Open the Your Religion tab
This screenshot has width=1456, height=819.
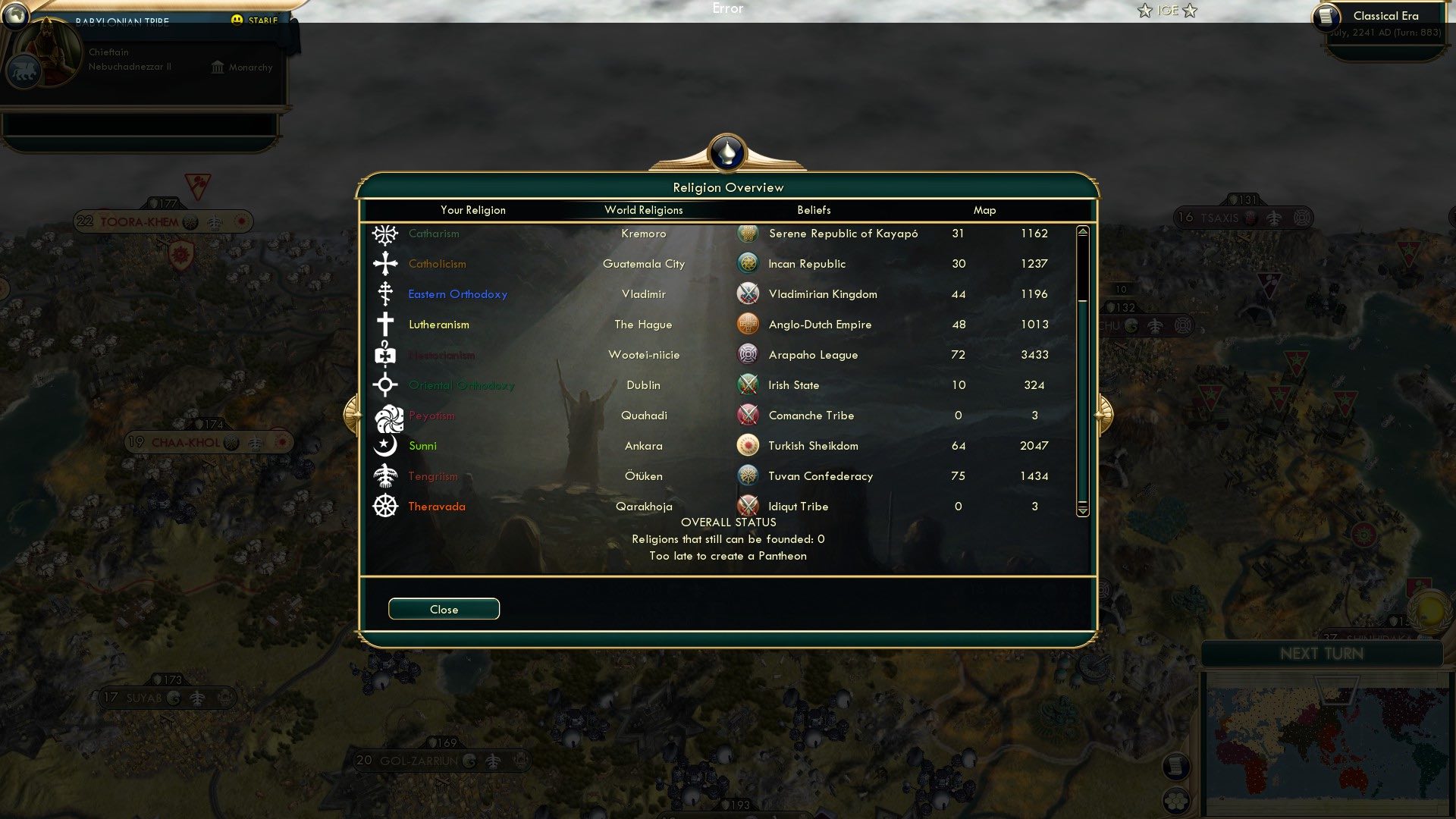tap(472, 210)
